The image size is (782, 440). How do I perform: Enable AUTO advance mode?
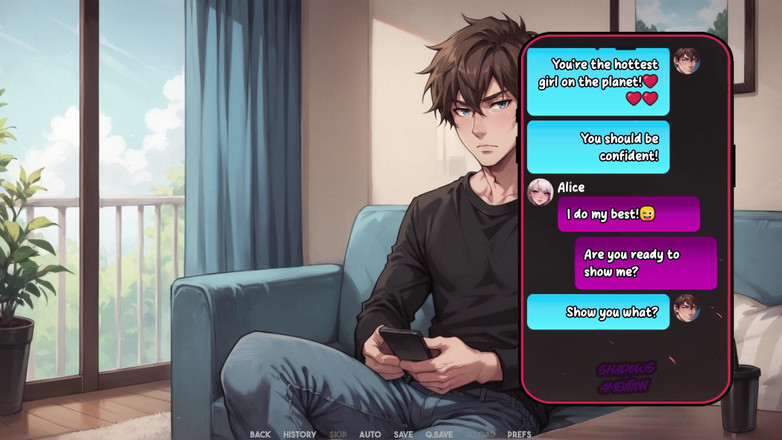(370, 434)
